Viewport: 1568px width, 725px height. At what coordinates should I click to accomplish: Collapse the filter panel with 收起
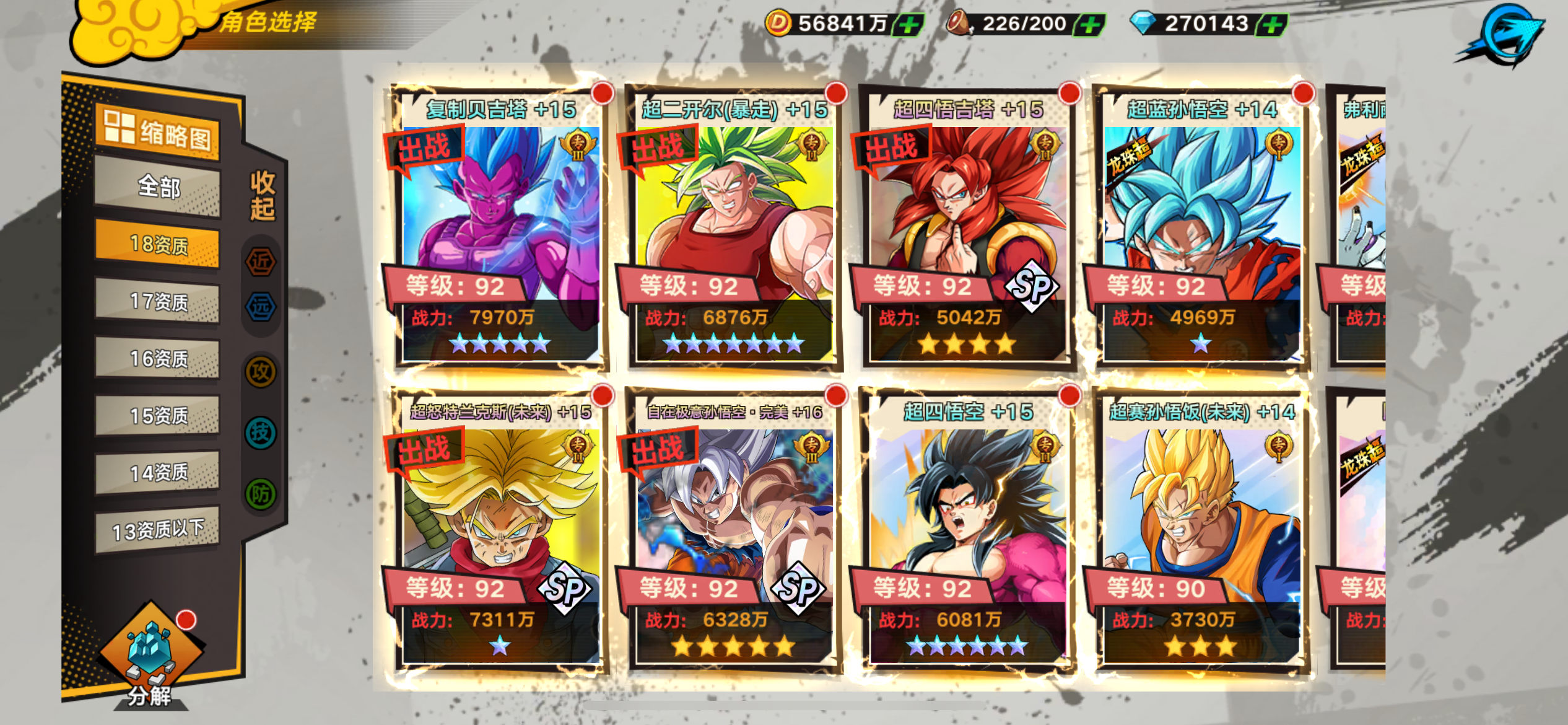(262, 196)
